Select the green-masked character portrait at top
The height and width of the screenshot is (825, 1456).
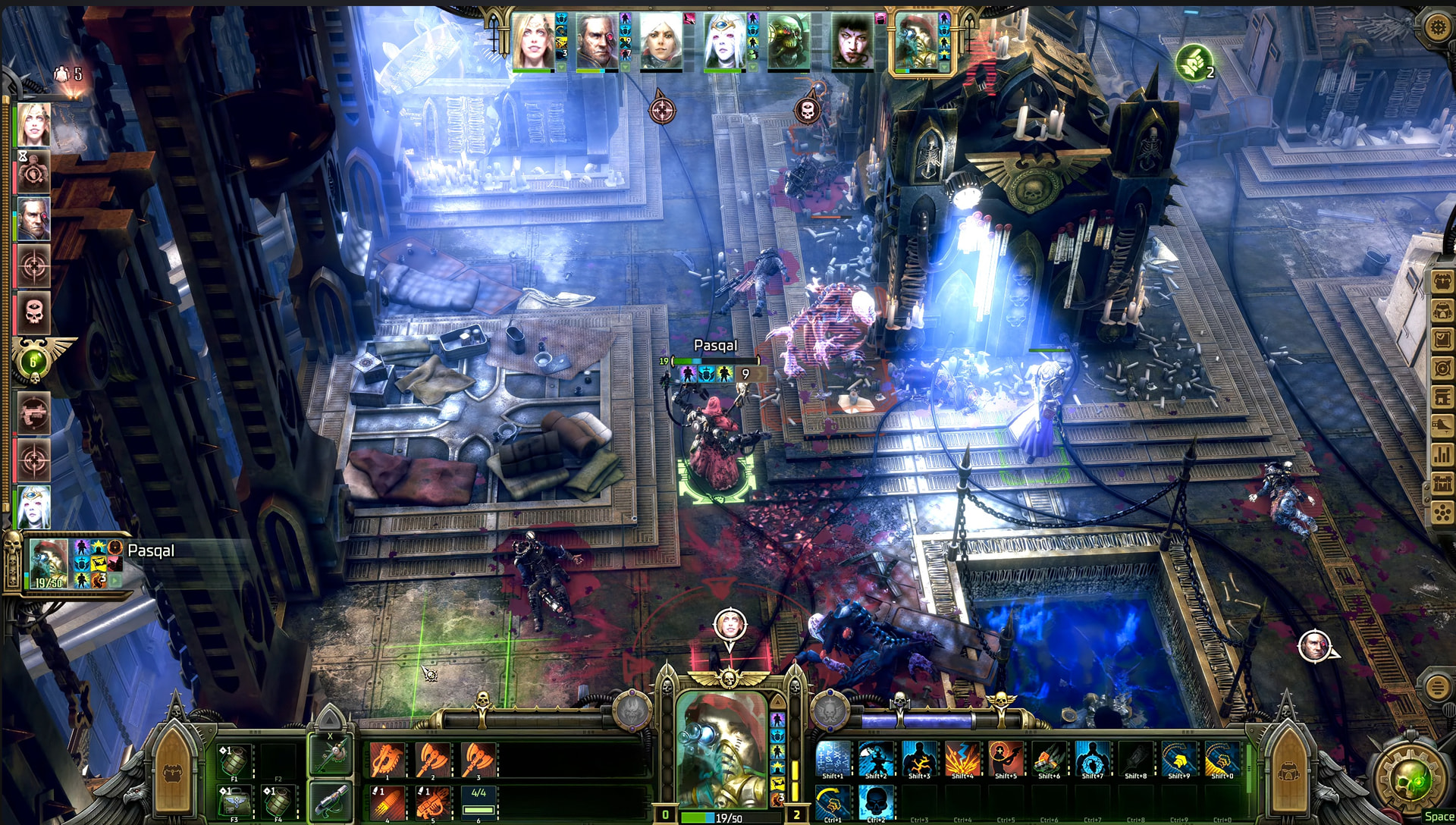pyautogui.click(x=788, y=42)
